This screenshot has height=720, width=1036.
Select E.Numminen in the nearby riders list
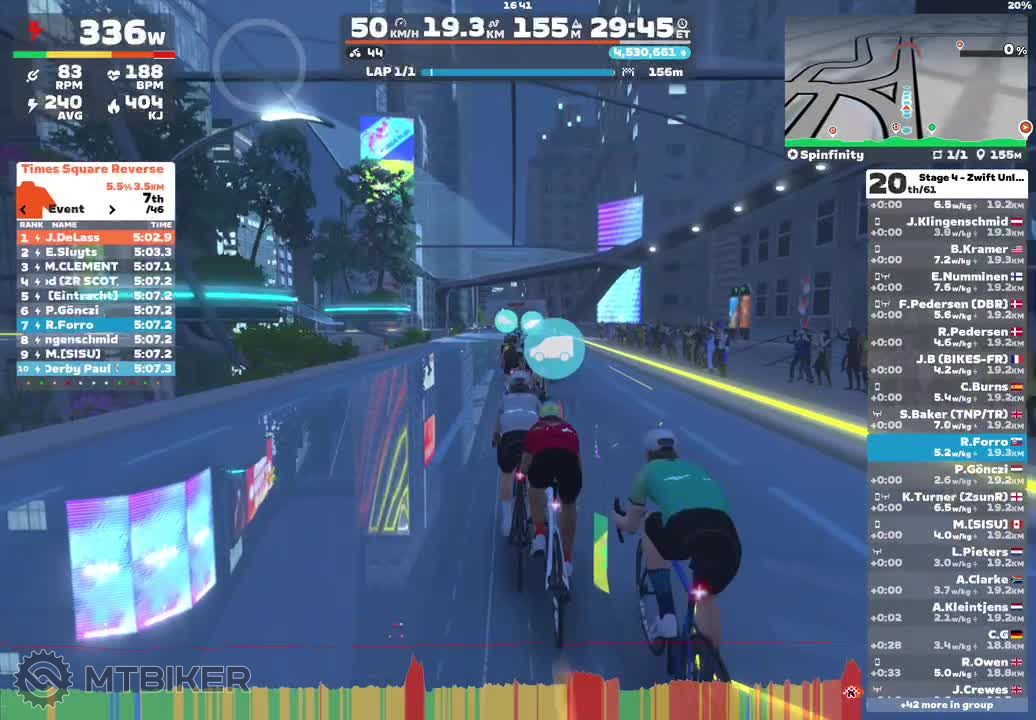[946, 282]
